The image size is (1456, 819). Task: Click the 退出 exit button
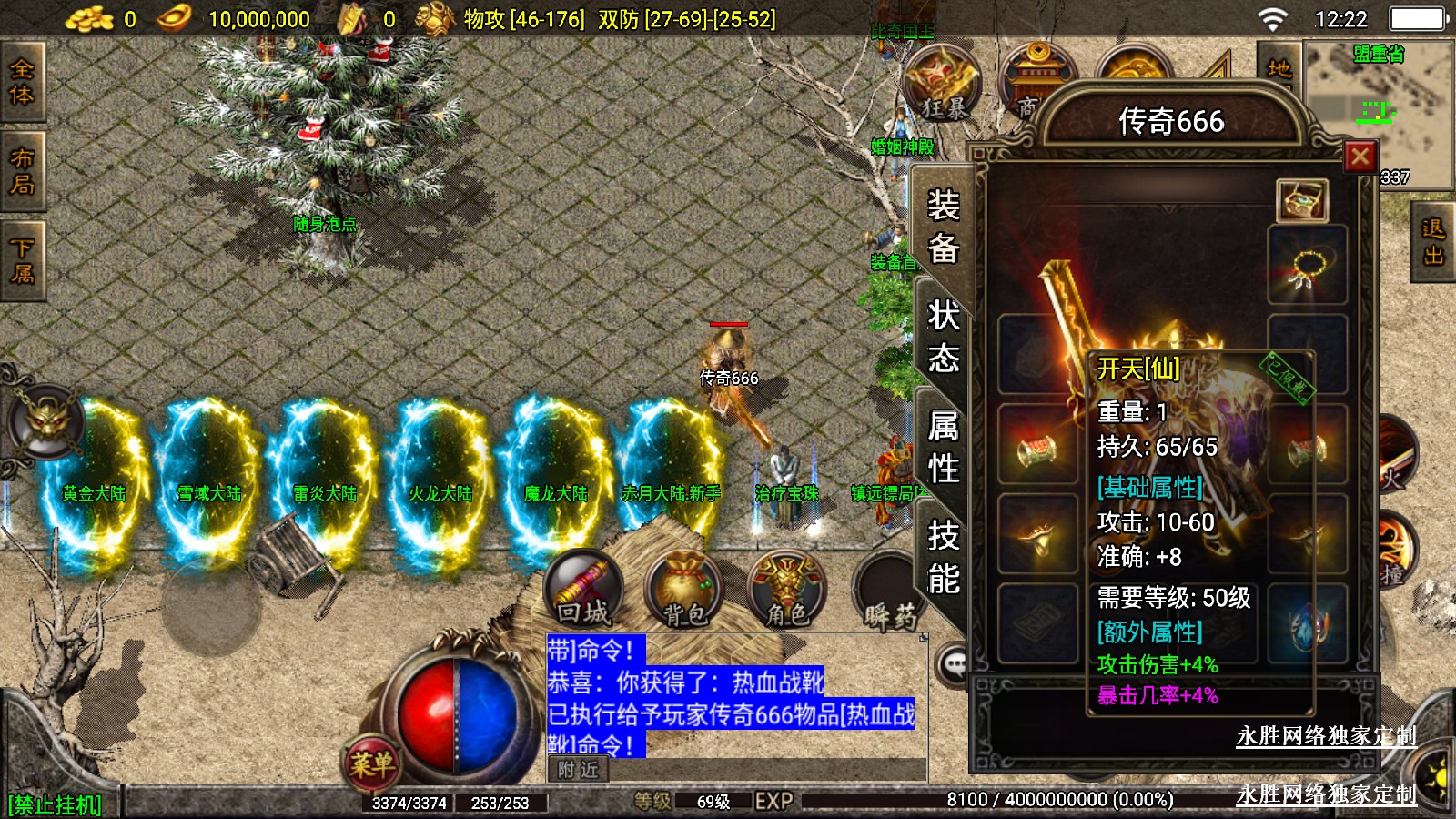pyautogui.click(x=1433, y=242)
